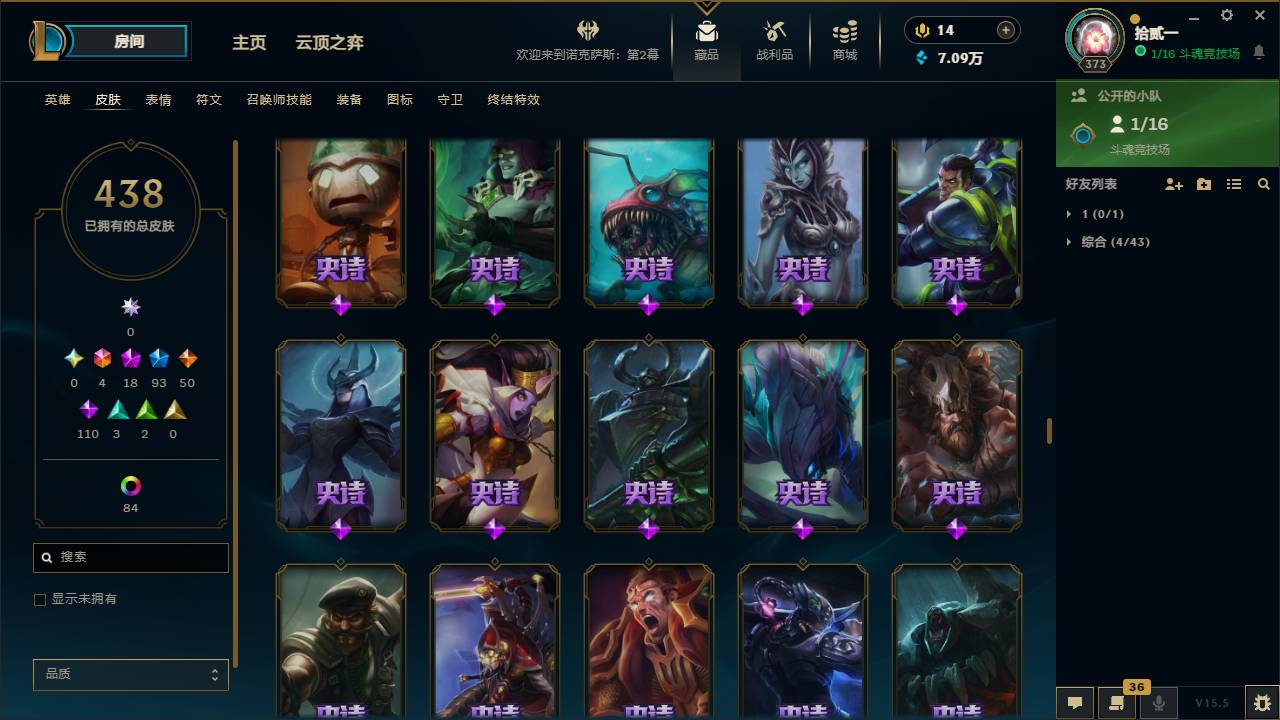Image resolution: width=1280 pixels, height=720 pixels.
Task: Open the 品质 quality dropdown
Action: [x=130, y=674]
